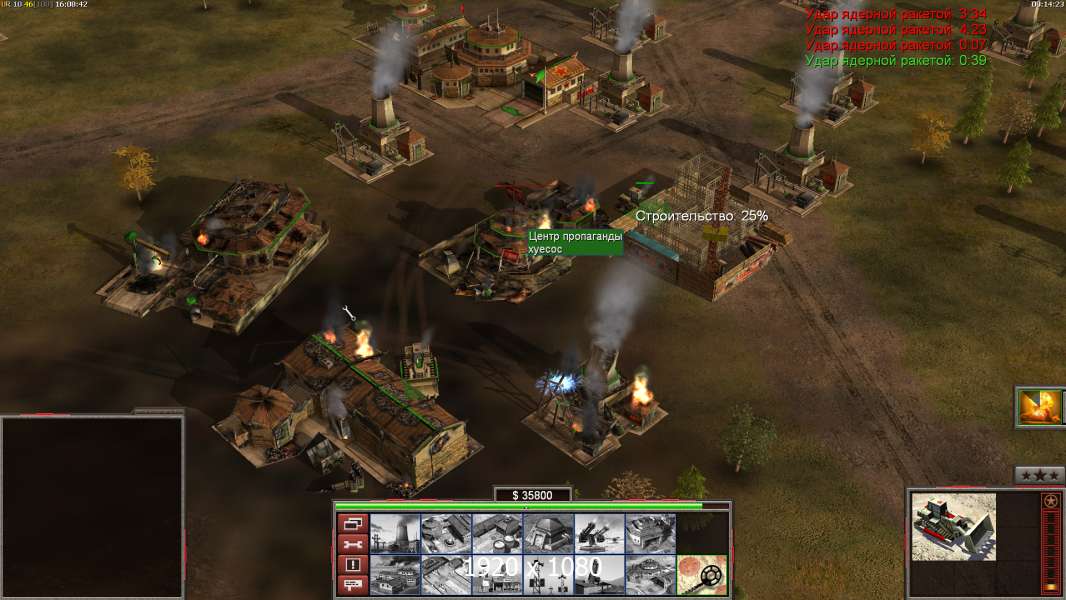The height and width of the screenshot is (600, 1066).
Task: Select the Gattling cannon defense icon
Action: [x=599, y=534]
